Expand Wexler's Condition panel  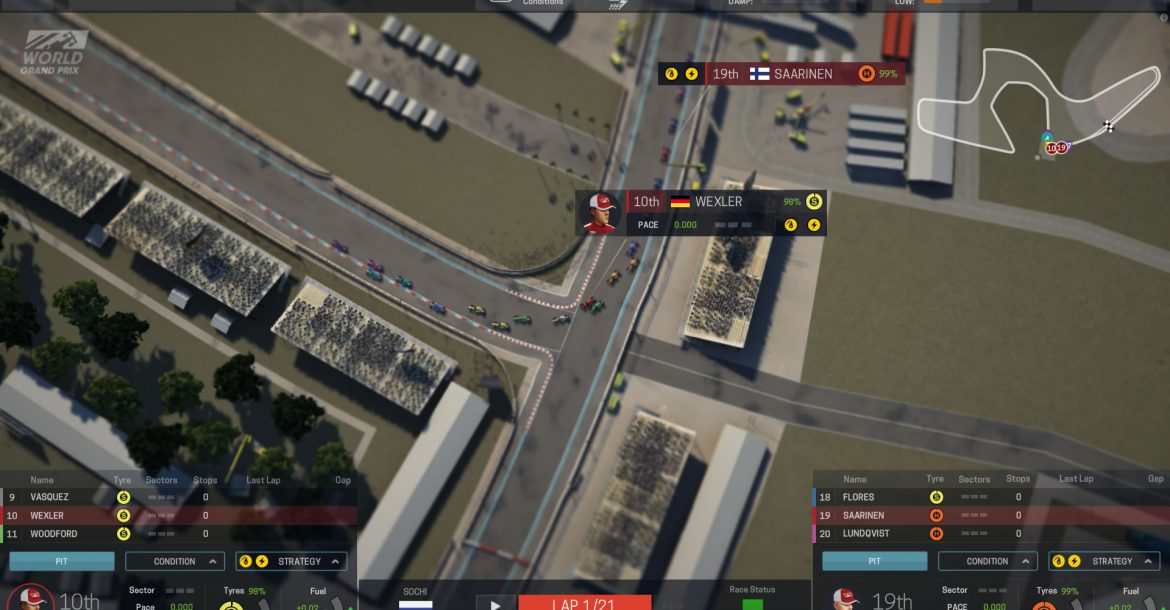(x=175, y=561)
